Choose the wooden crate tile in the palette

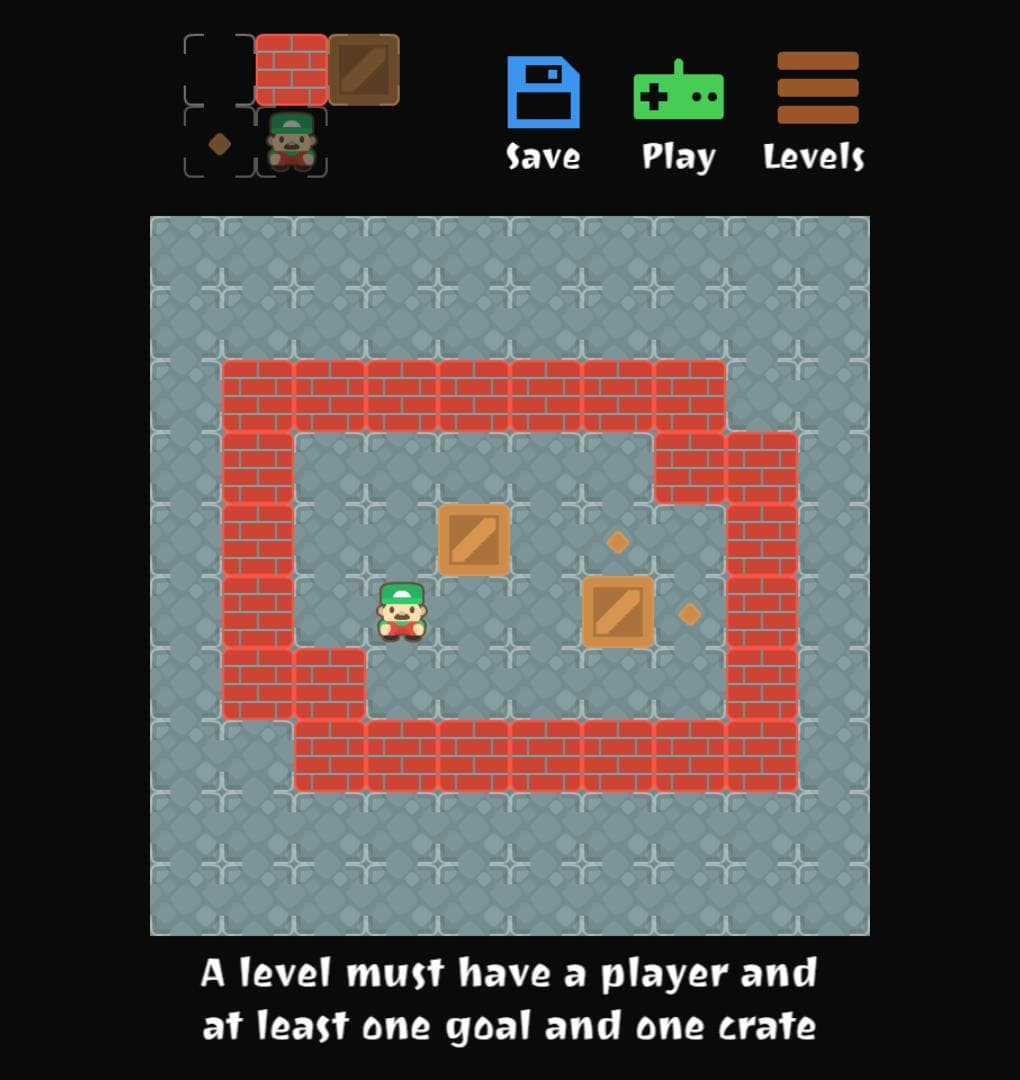click(364, 70)
